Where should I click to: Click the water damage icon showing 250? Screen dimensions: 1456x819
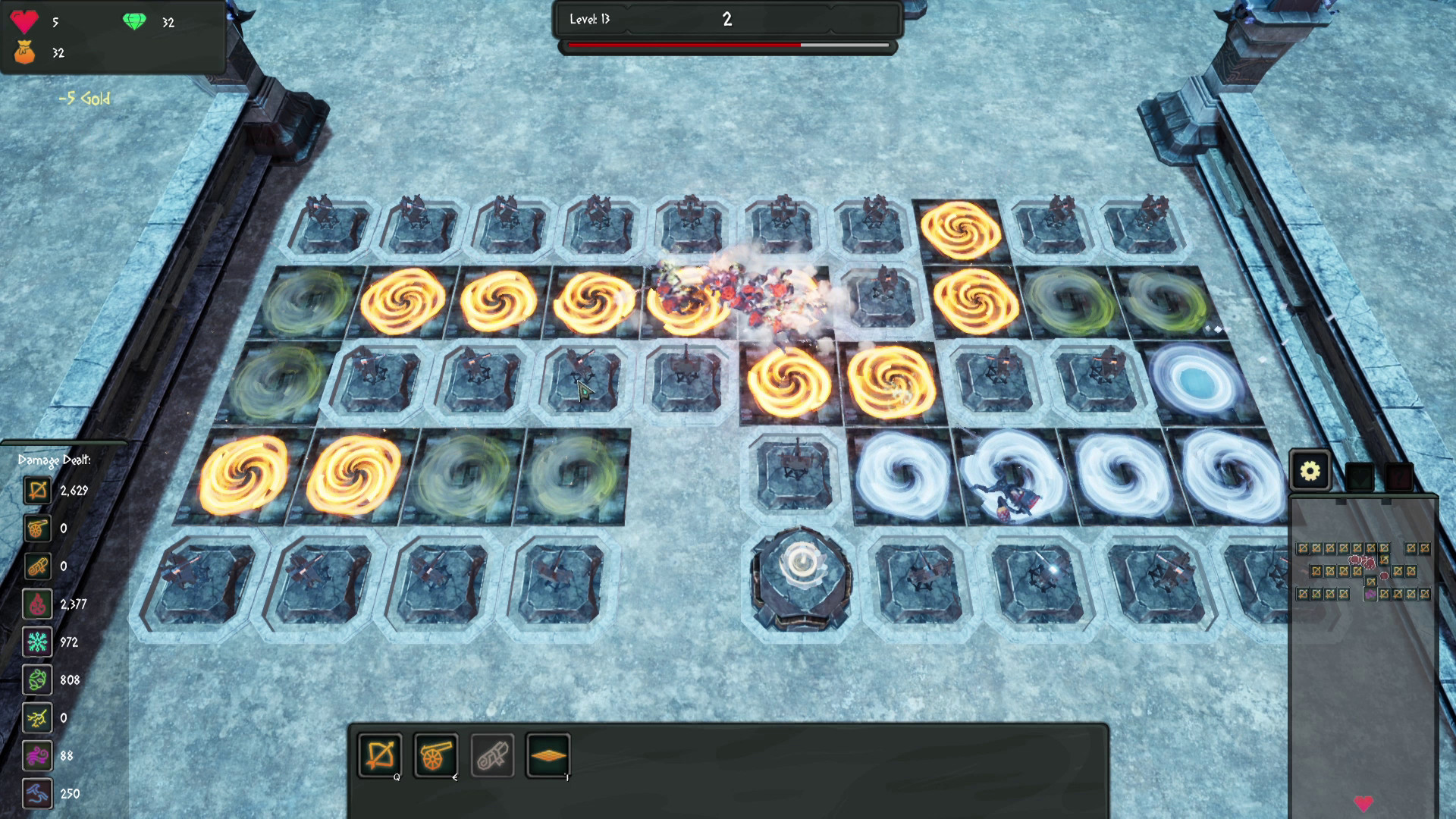38,794
